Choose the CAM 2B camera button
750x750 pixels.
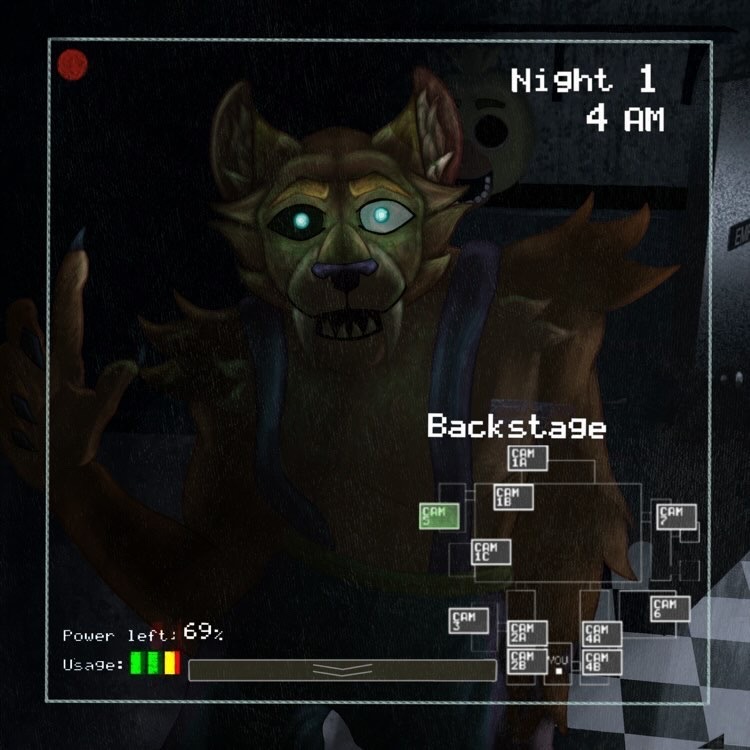click(x=527, y=661)
